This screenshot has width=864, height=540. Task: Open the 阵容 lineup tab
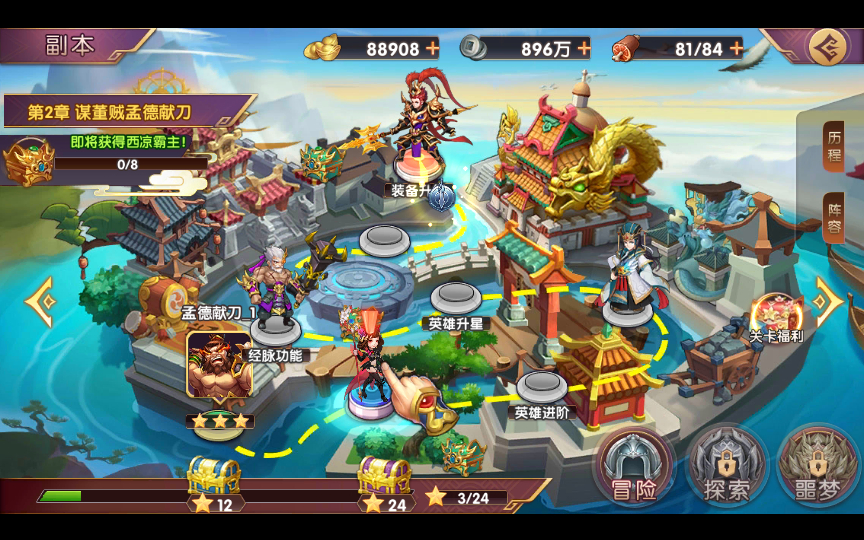point(834,218)
